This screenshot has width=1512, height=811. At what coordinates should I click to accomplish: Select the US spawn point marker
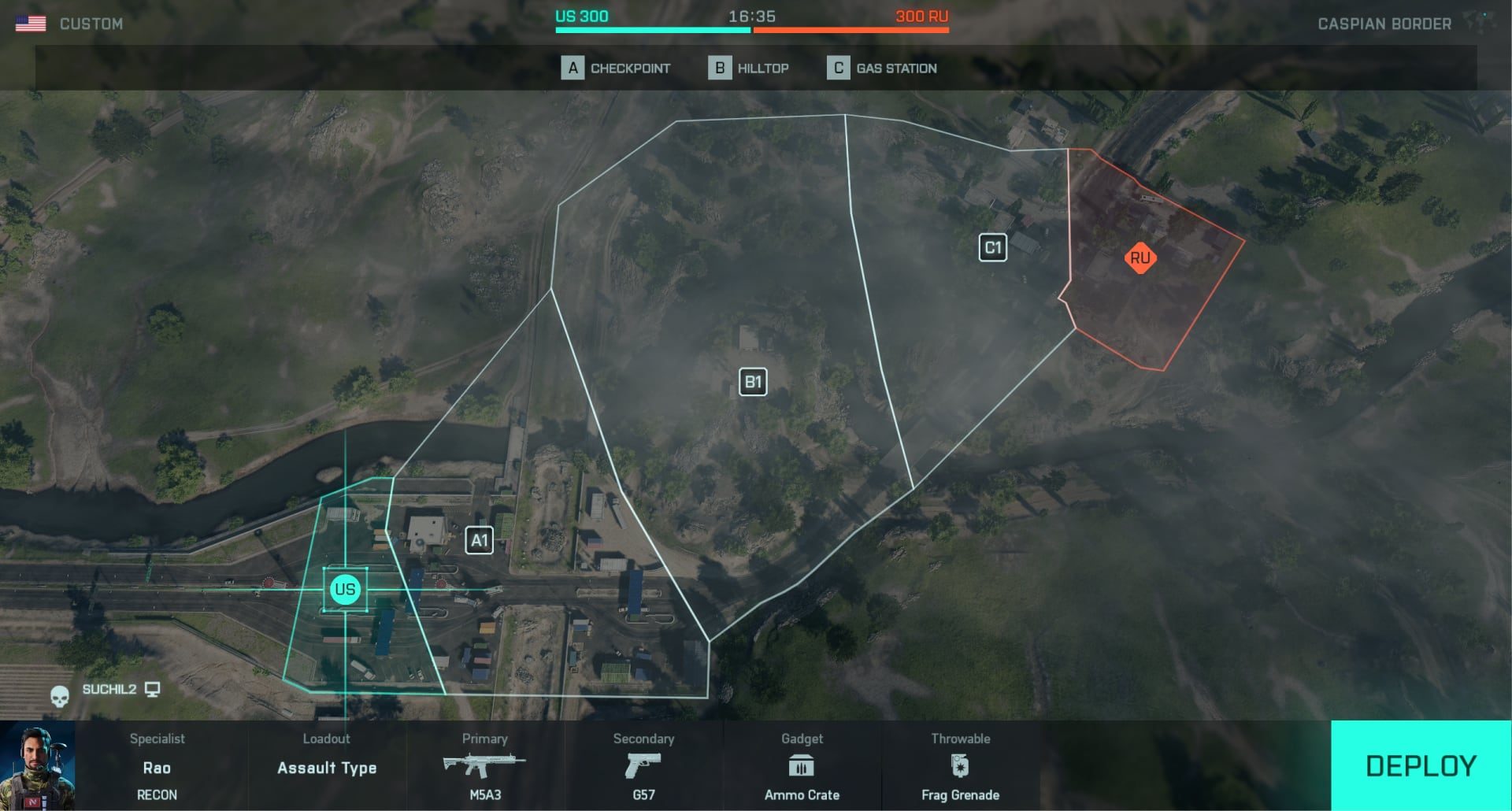[x=345, y=589]
